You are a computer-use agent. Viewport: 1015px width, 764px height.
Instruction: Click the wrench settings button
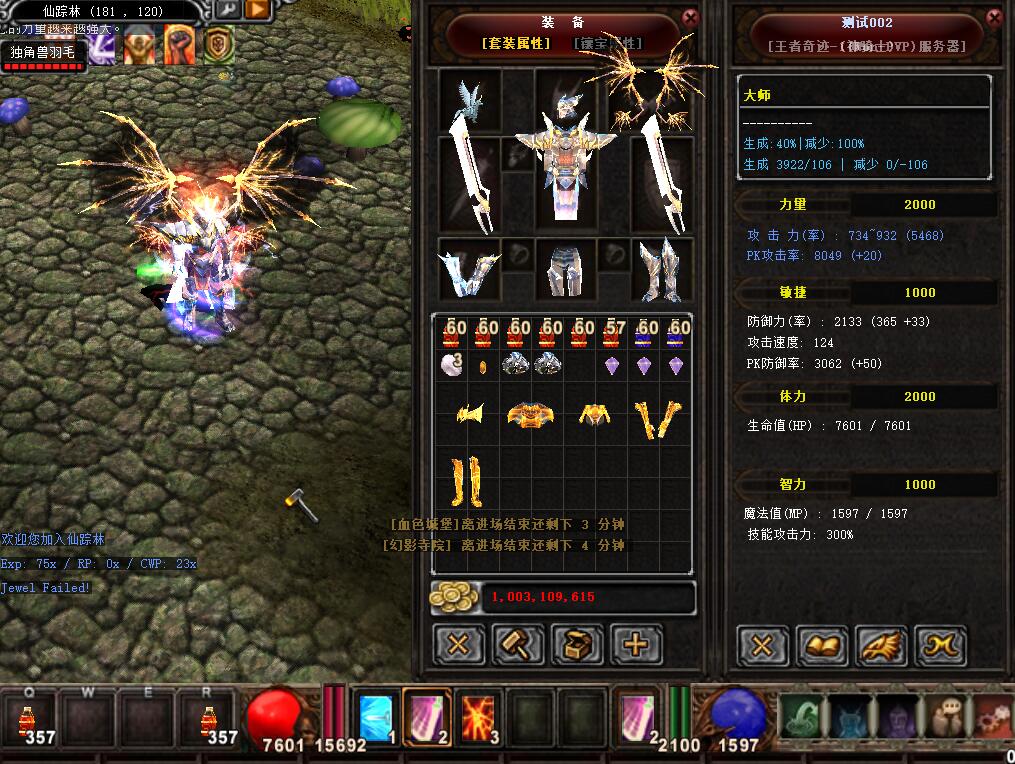[227, 10]
